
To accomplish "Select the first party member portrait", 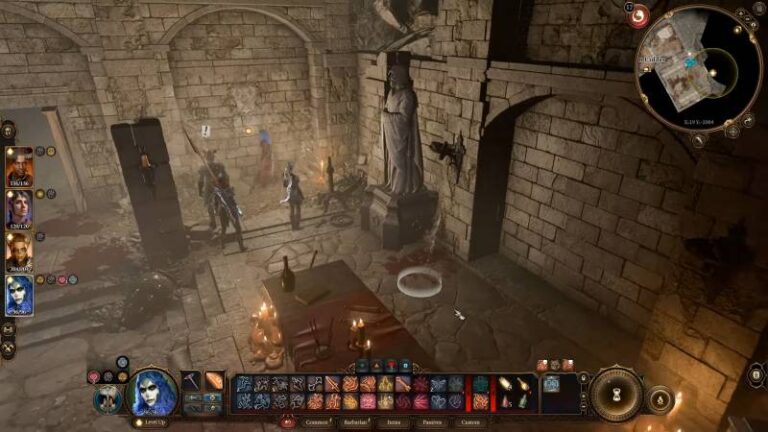I will (19, 166).
